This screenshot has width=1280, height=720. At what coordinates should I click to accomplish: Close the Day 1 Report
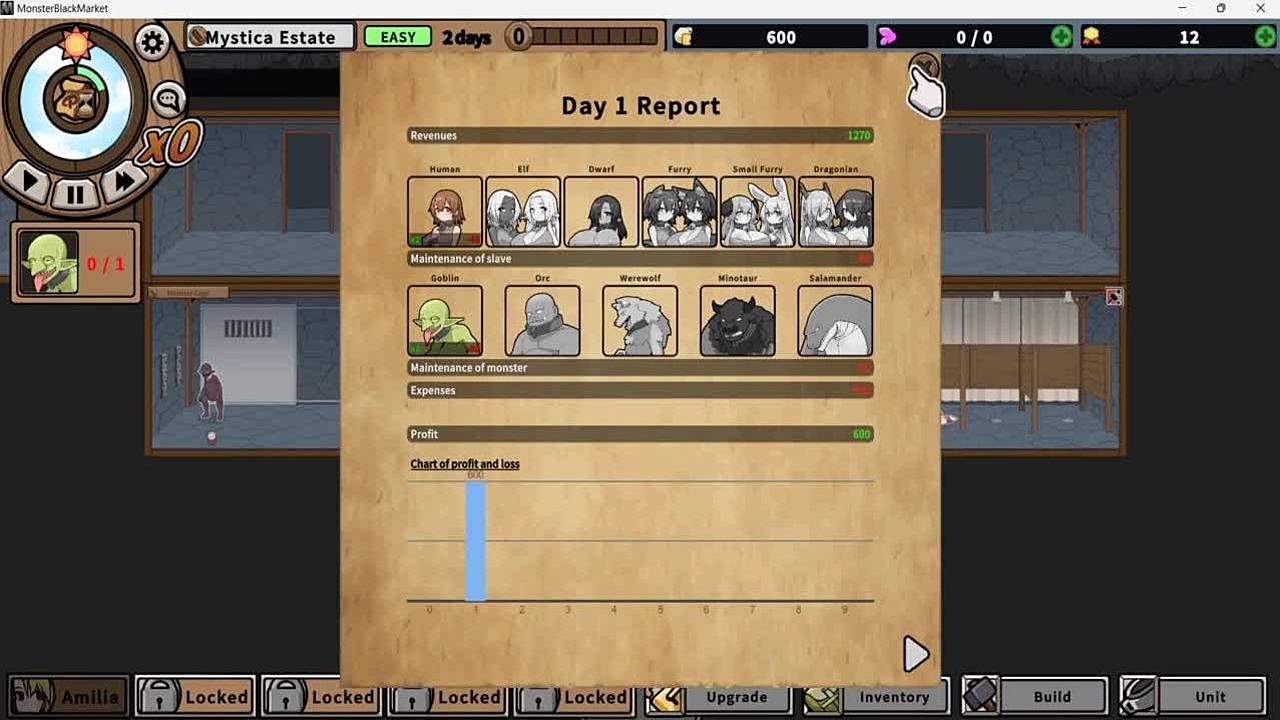(x=924, y=67)
